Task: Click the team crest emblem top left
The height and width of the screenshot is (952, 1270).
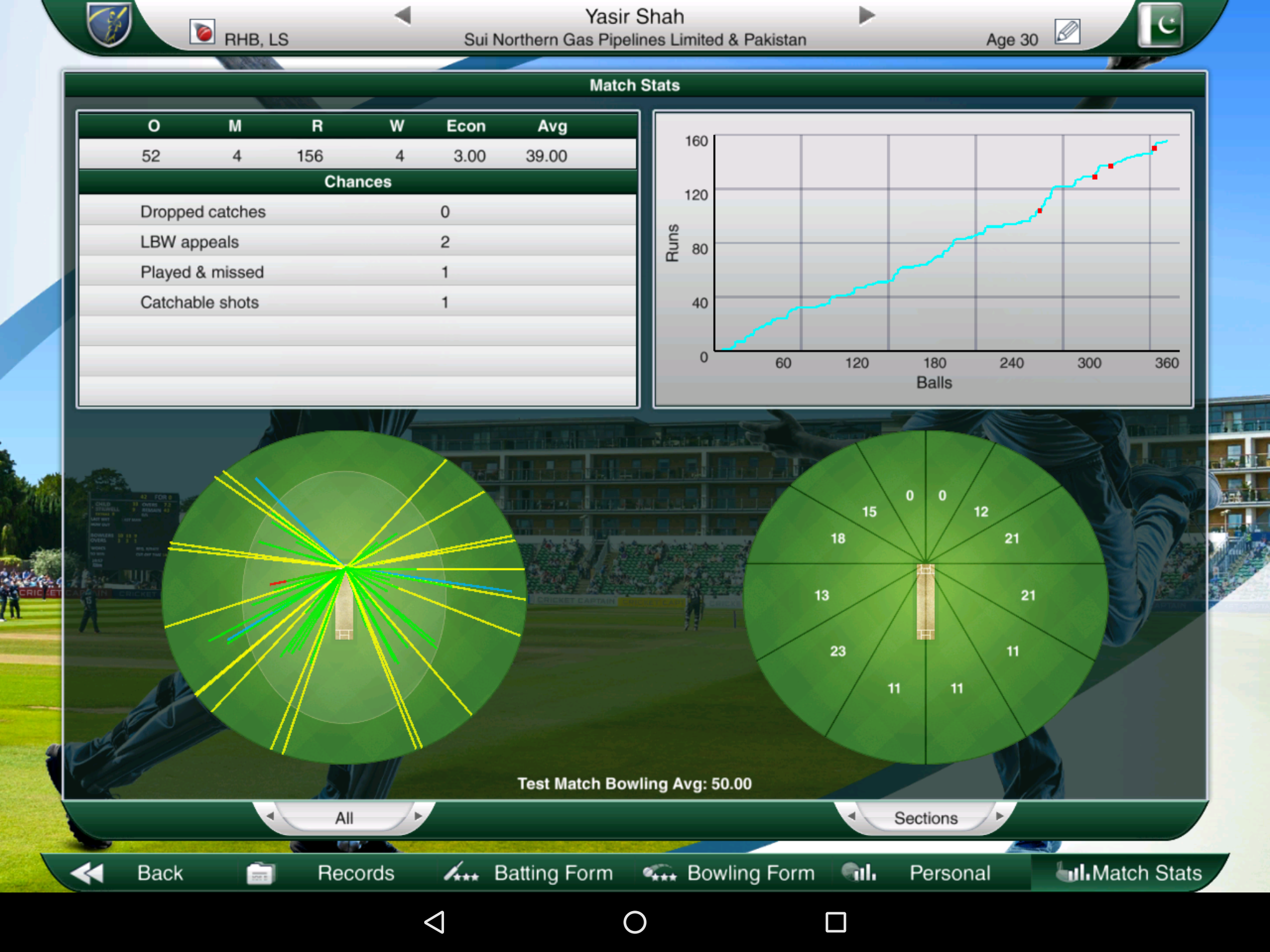Action: click(109, 25)
